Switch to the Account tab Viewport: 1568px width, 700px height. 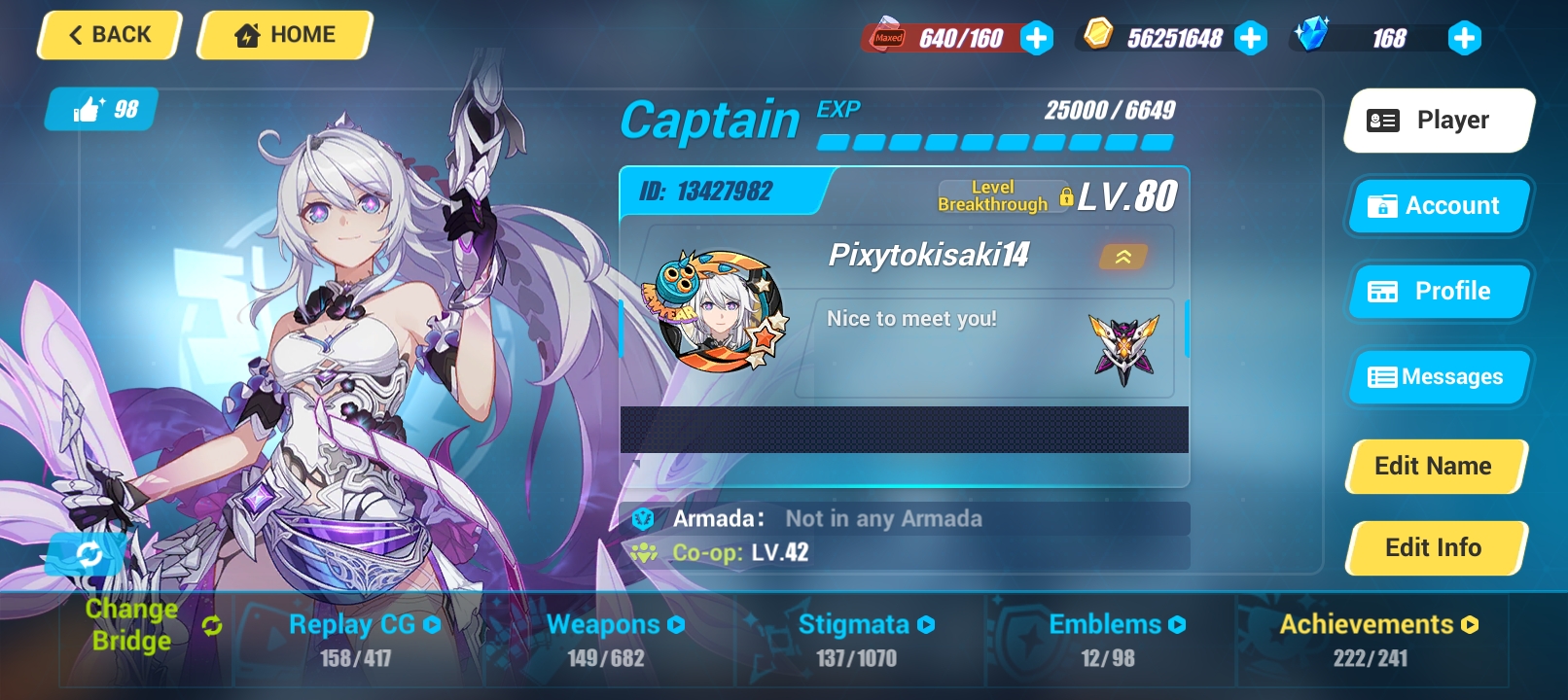click(1438, 206)
